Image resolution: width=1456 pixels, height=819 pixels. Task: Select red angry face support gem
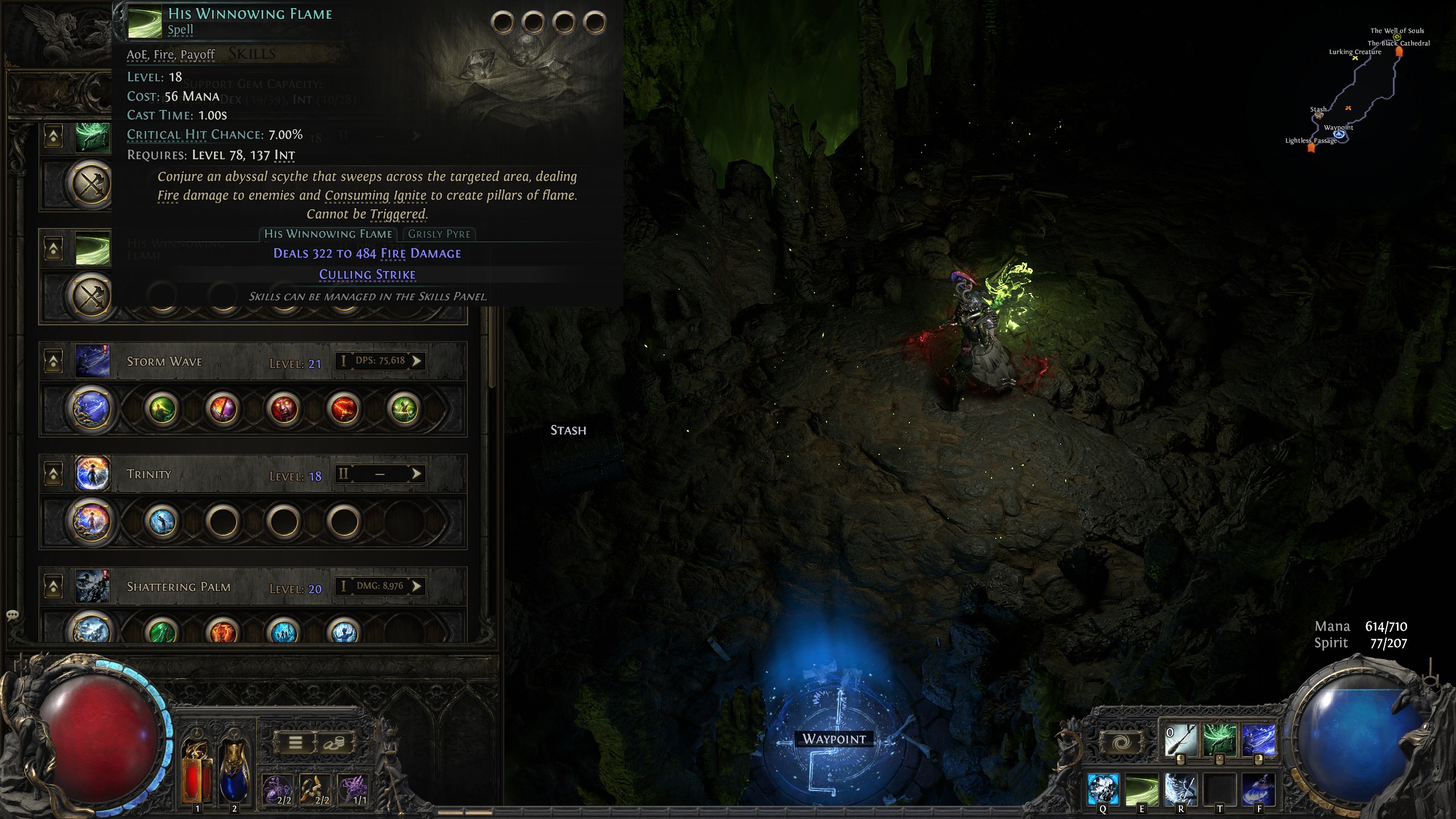point(284,409)
